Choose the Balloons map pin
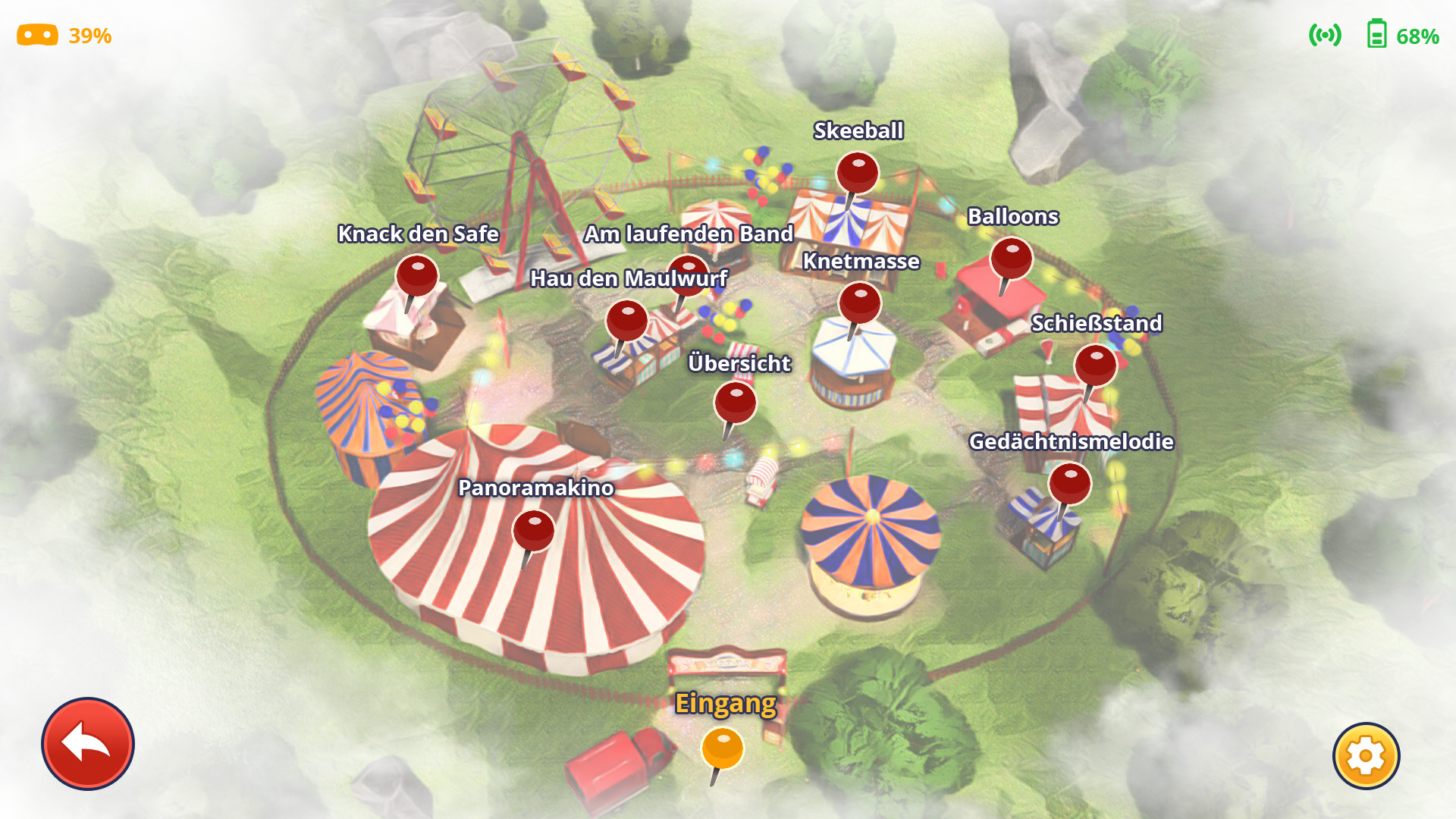The height and width of the screenshot is (819, 1456). [1011, 259]
